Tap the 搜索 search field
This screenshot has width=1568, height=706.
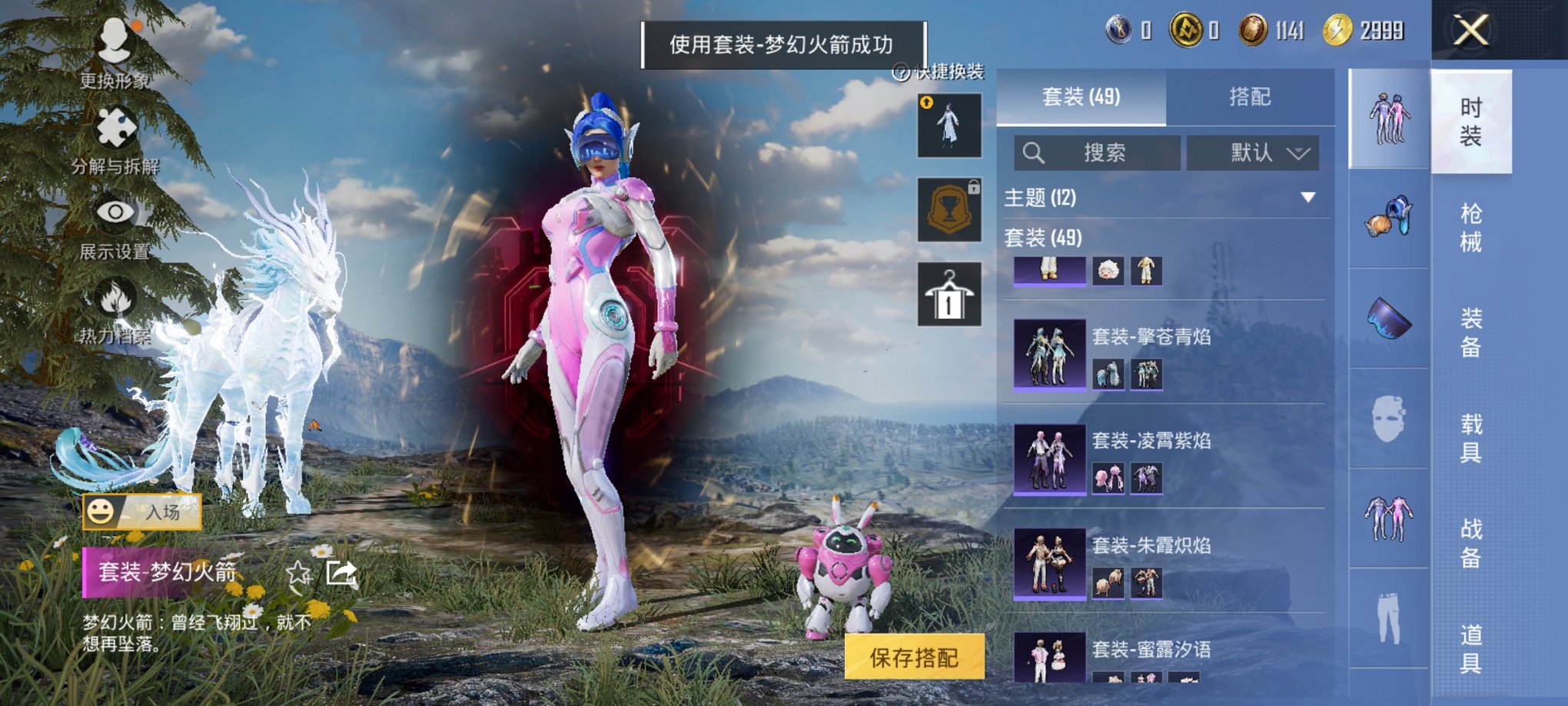click(x=1099, y=152)
